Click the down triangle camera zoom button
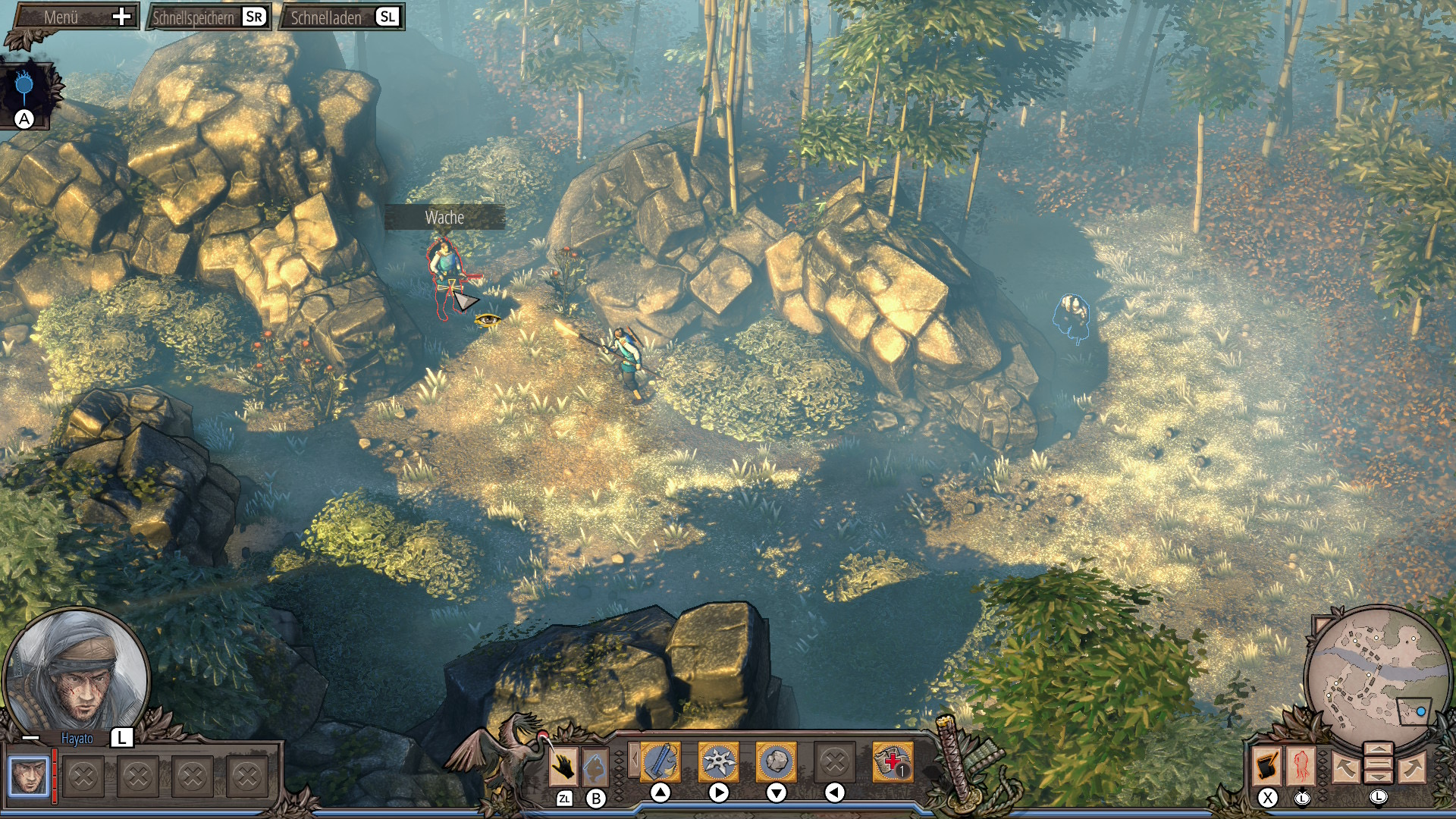The height and width of the screenshot is (819, 1456). [x=1378, y=777]
